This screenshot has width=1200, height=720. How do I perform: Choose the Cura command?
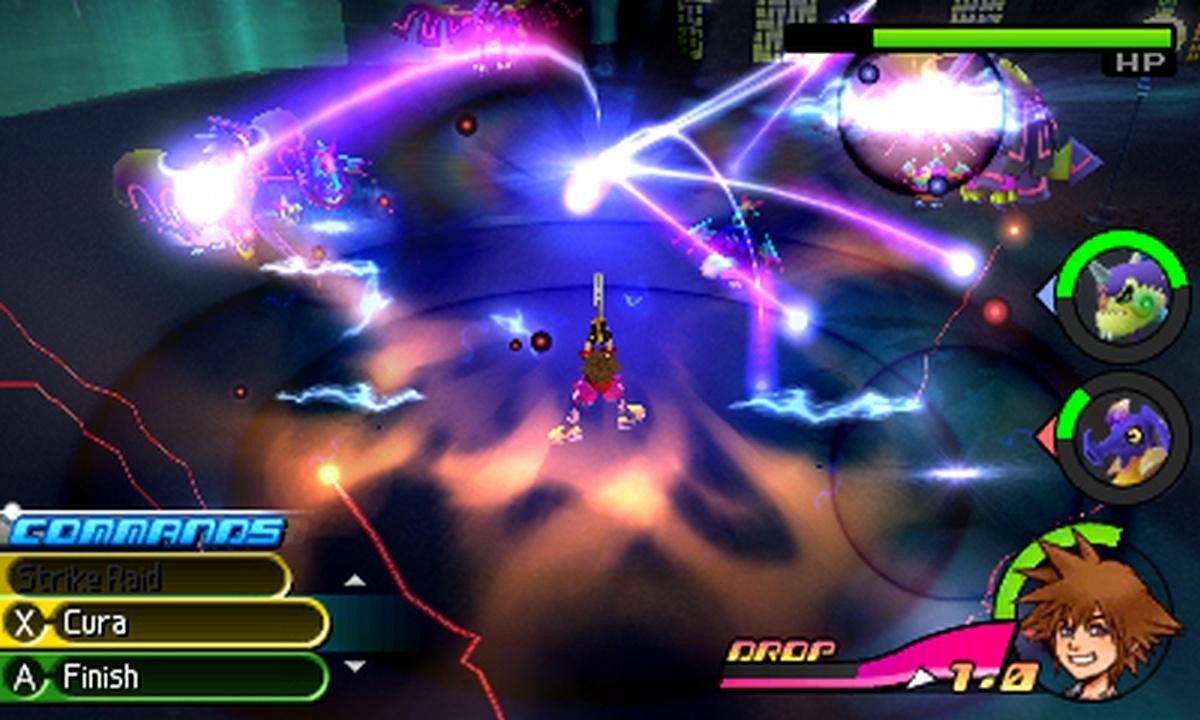(165, 624)
